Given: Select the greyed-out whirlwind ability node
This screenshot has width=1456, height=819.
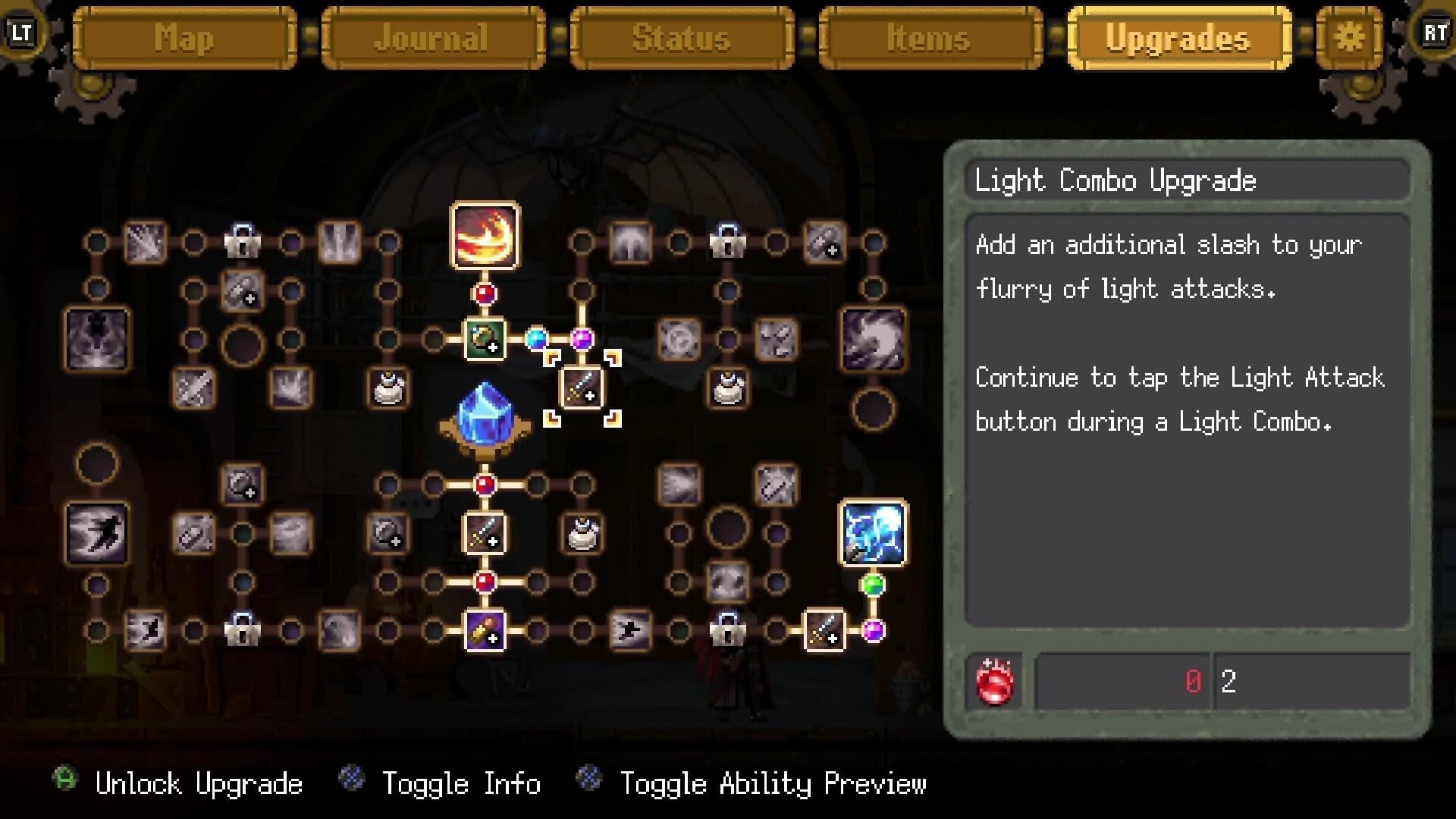Looking at the screenshot, I should coord(873,339).
